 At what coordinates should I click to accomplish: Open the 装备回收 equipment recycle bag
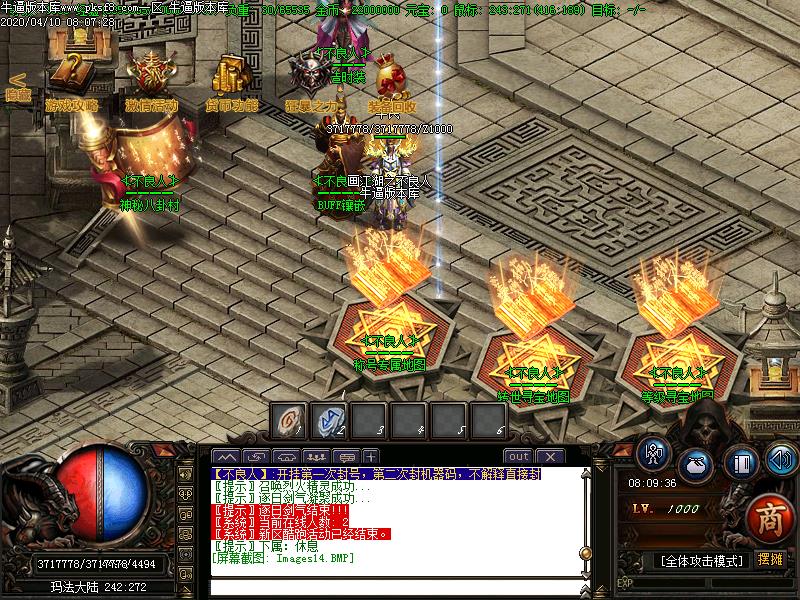click(391, 82)
